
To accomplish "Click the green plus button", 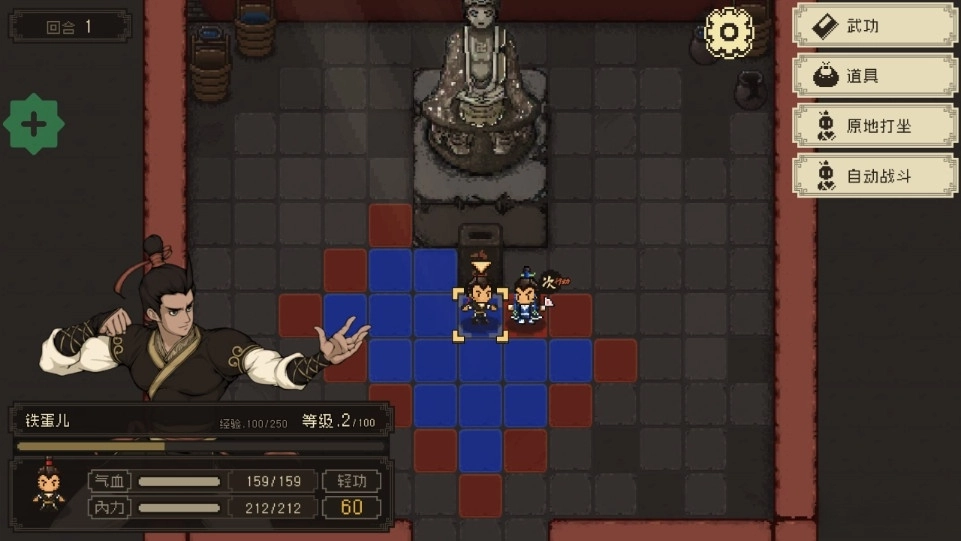I will click(34, 125).
